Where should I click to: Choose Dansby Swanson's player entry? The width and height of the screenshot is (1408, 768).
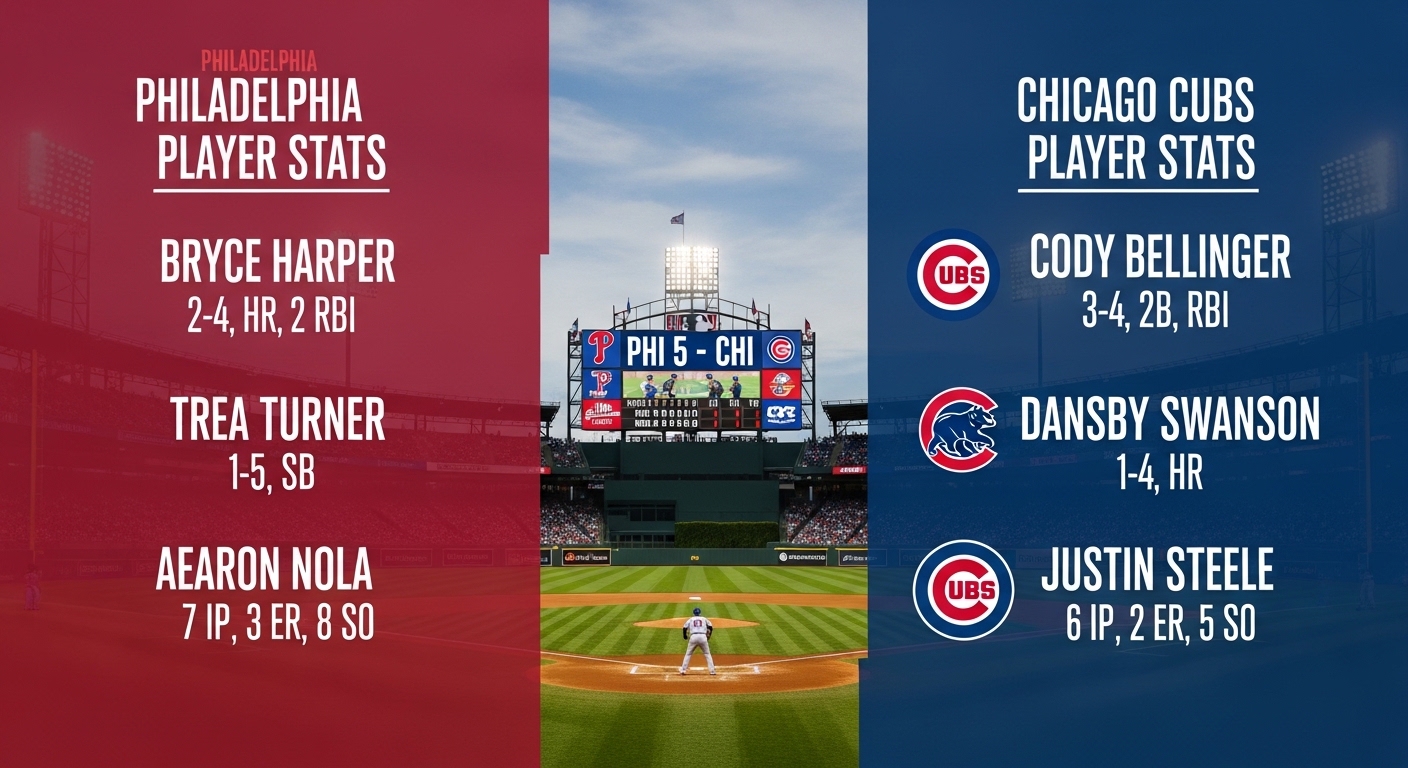[1169, 421]
